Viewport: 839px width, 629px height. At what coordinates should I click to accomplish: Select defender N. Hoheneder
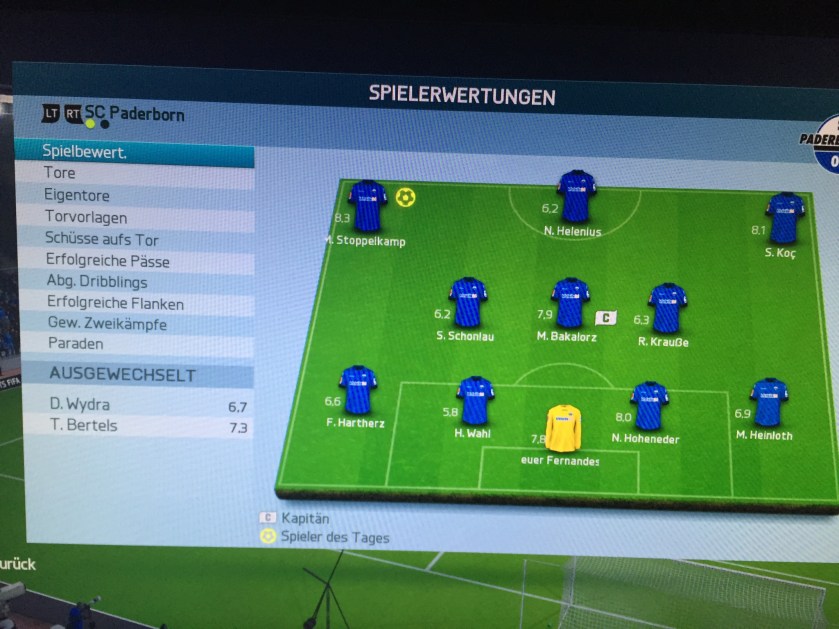(649, 405)
